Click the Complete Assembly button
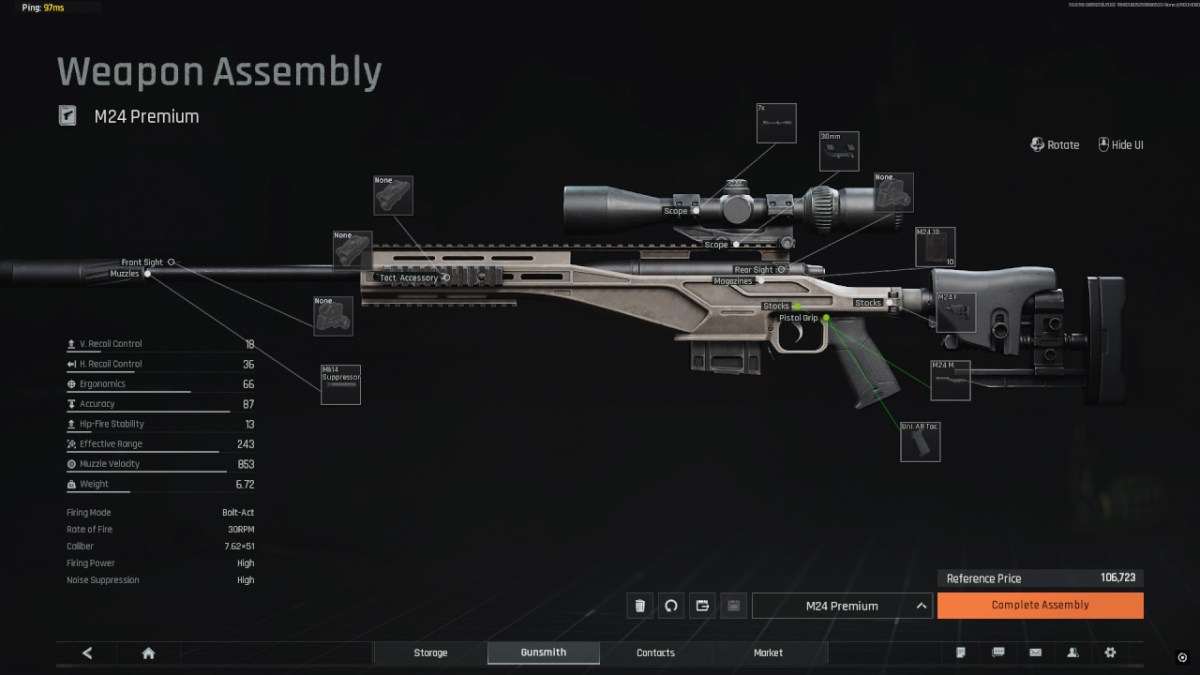Image resolution: width=1200 pixels, height=675 pixels. pos(1040,605)
